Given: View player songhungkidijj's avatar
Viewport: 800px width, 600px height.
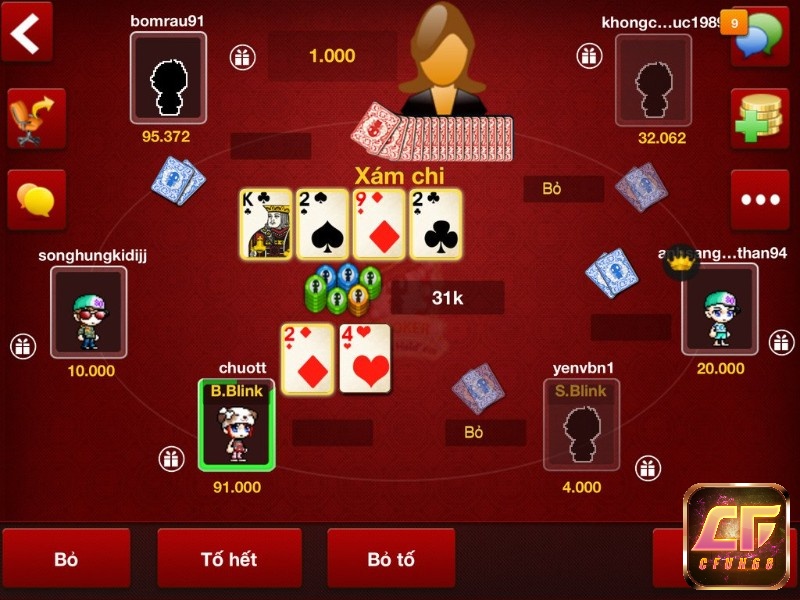Looking at the screenshot, I should click(89, 310).
